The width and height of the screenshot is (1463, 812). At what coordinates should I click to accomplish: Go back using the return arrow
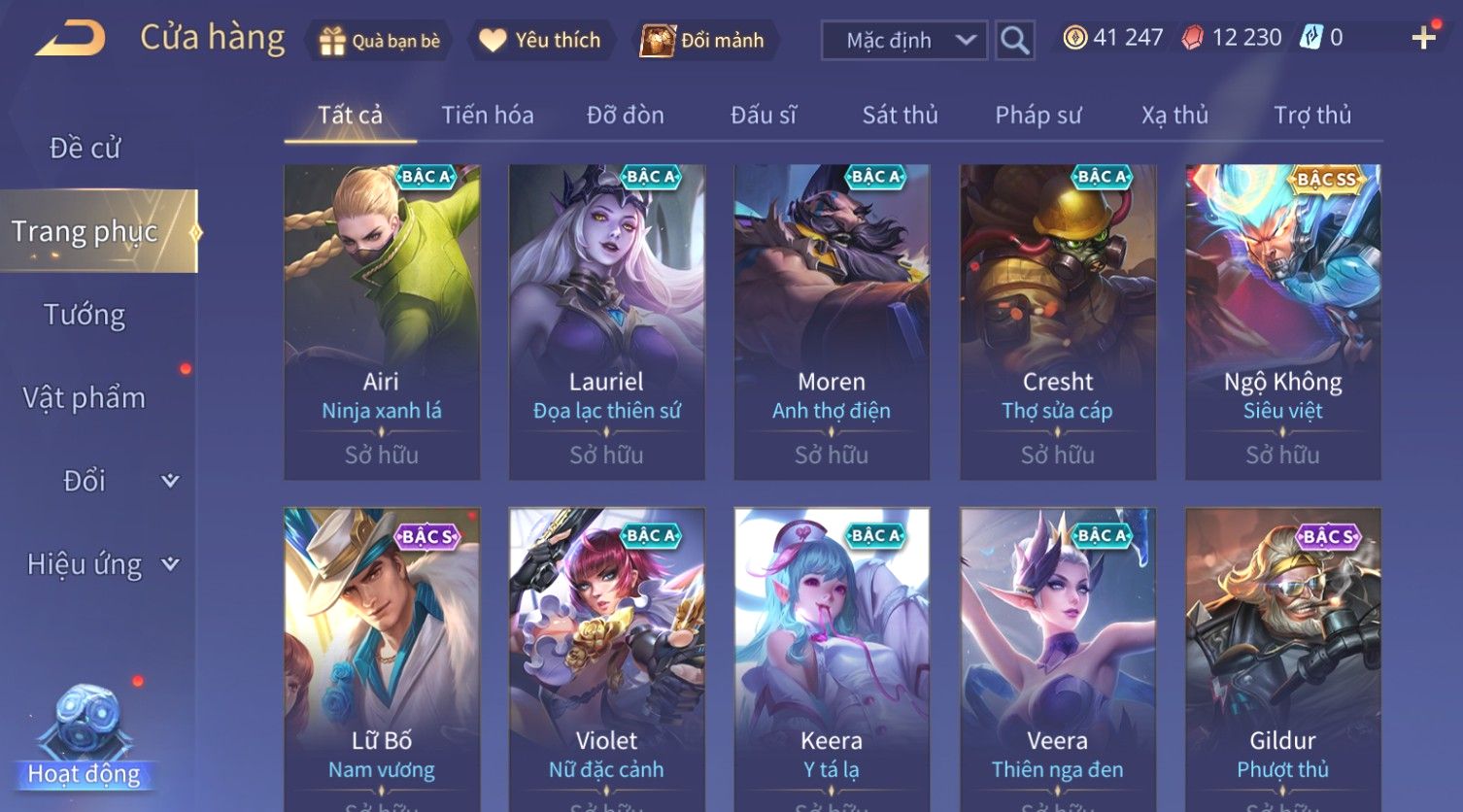71,40
